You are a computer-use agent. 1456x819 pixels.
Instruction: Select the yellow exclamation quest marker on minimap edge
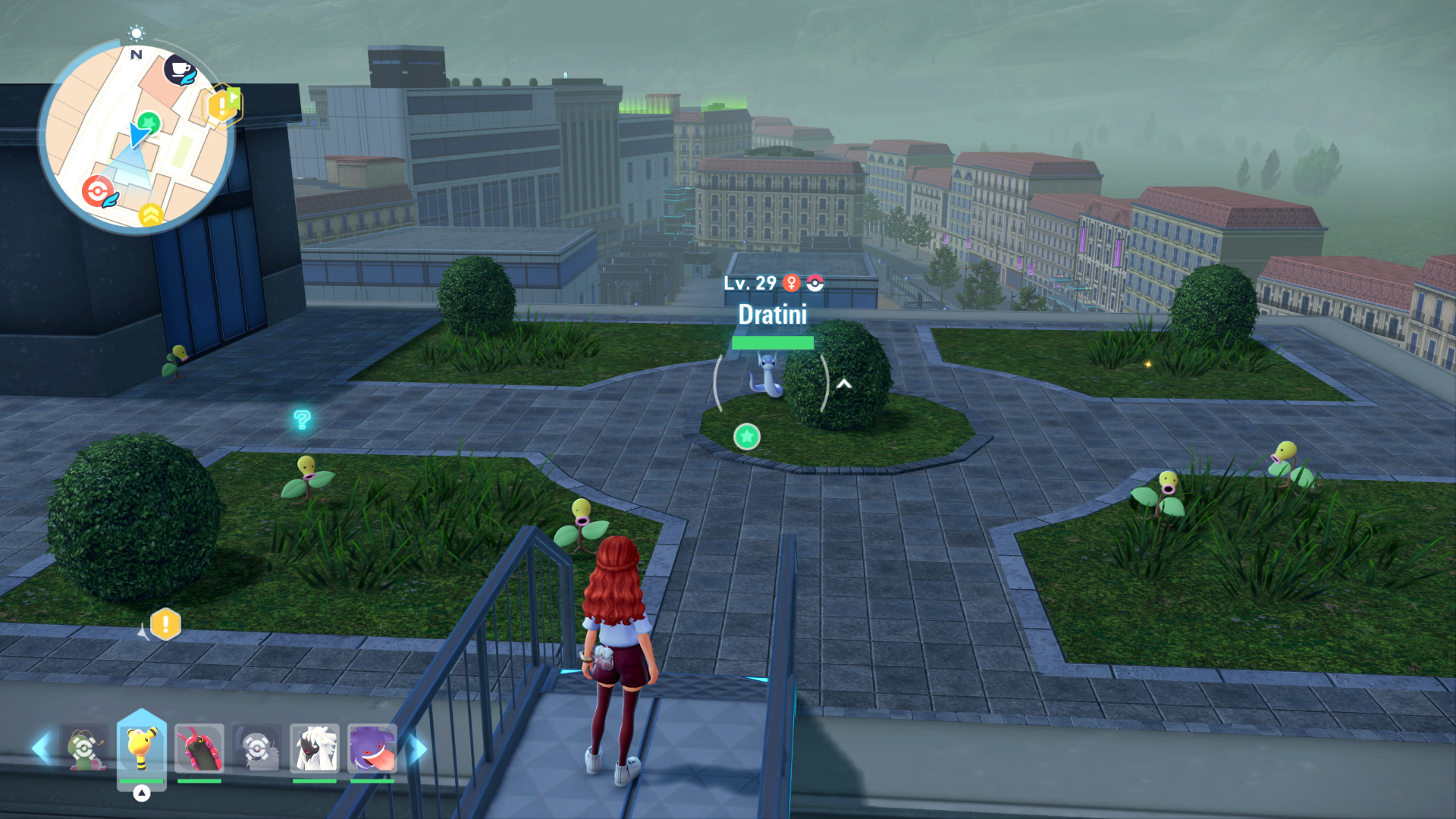click(x=221, y=105)
